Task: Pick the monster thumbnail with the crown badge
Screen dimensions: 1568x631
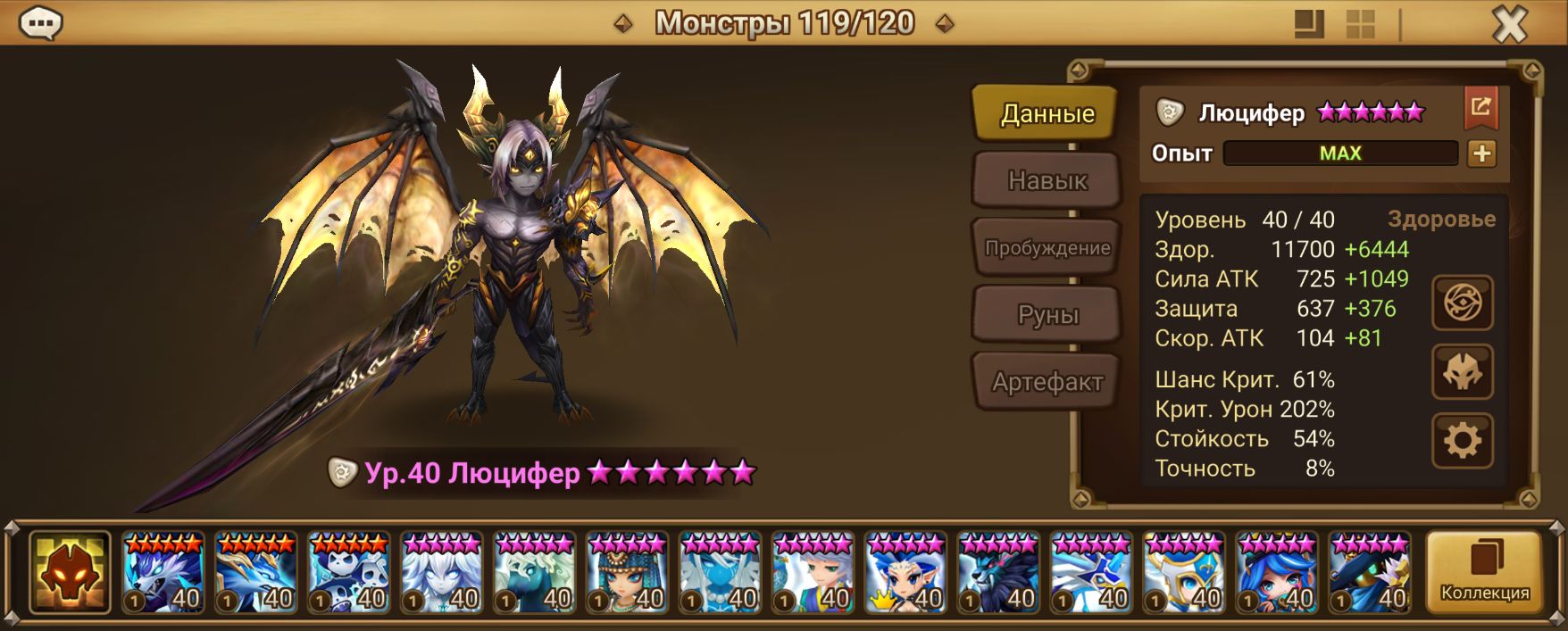Action: click(905, 572)
